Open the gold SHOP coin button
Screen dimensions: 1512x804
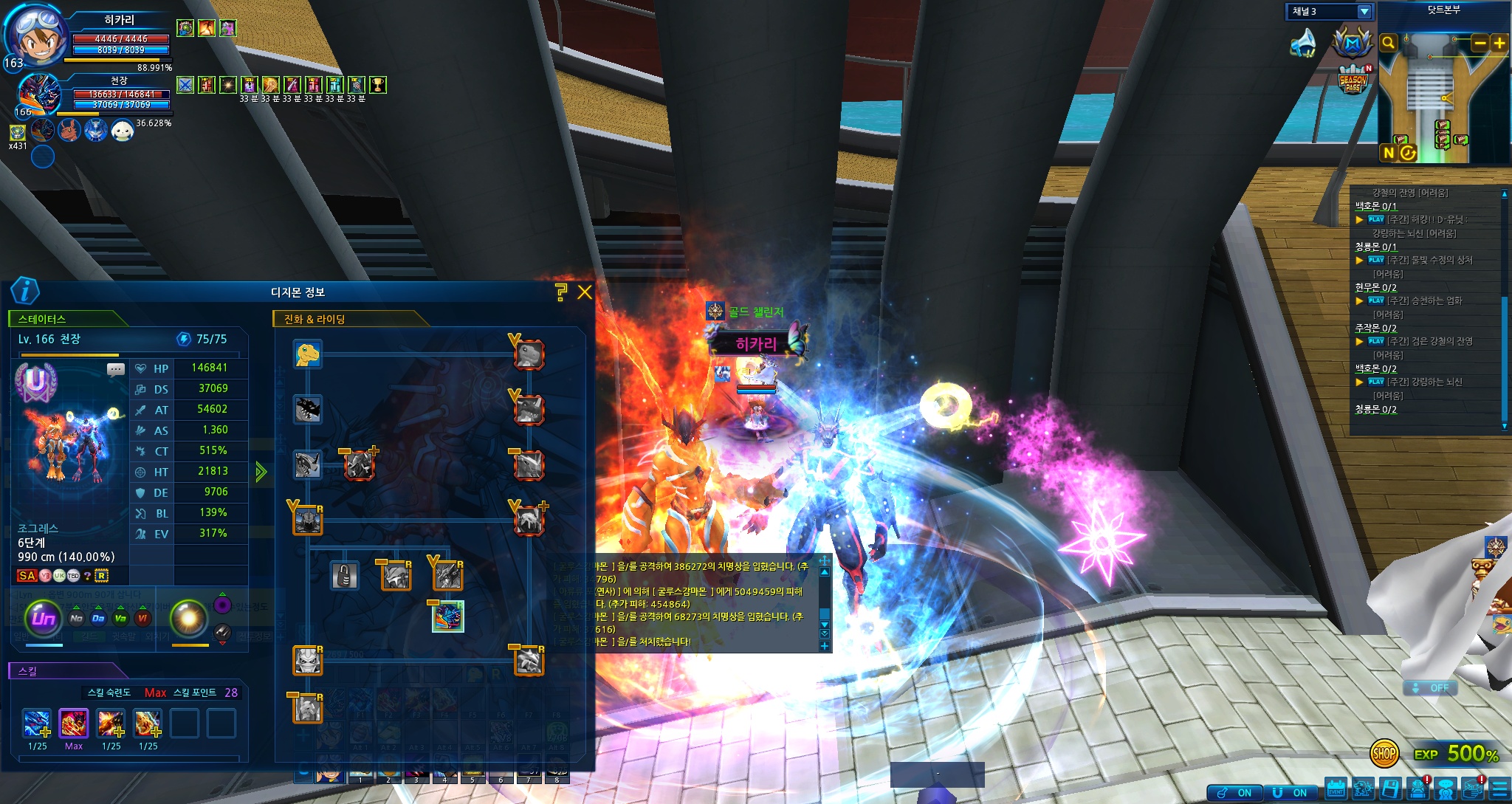click(x=1384, y=753)
